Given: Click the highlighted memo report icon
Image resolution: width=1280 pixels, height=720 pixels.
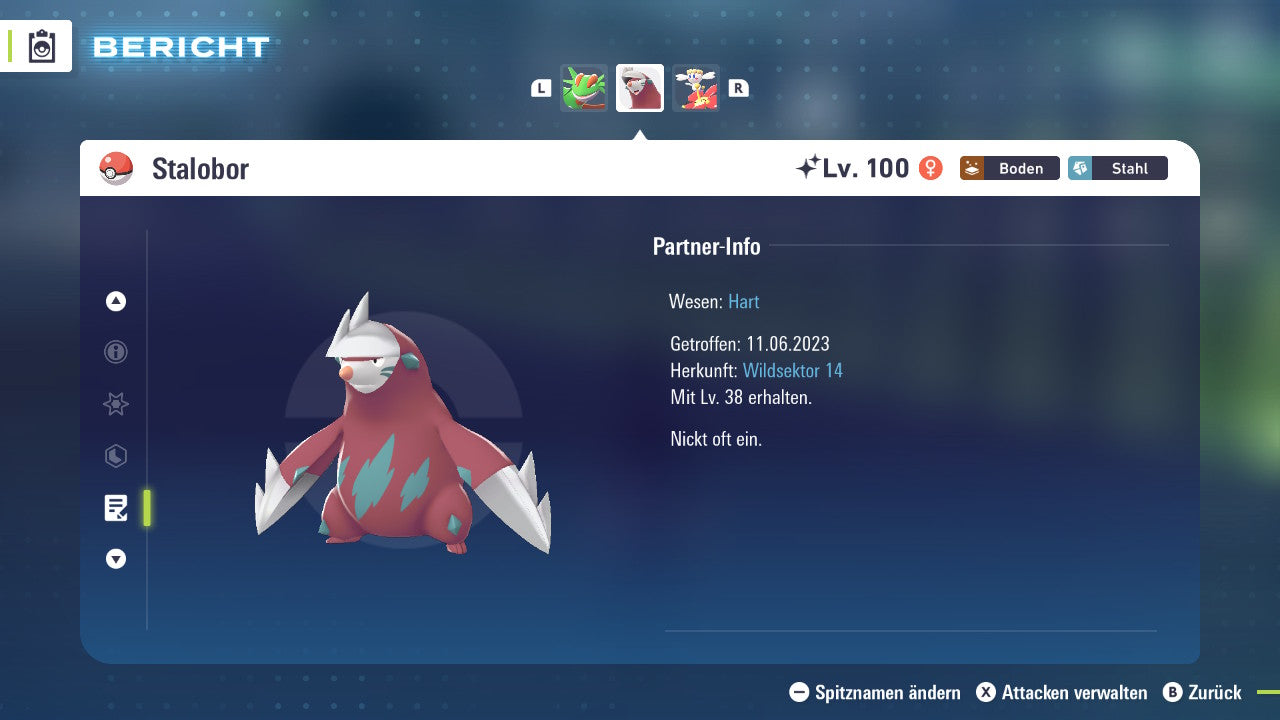Looking at the screenshot, I should [x=115, y=508].
